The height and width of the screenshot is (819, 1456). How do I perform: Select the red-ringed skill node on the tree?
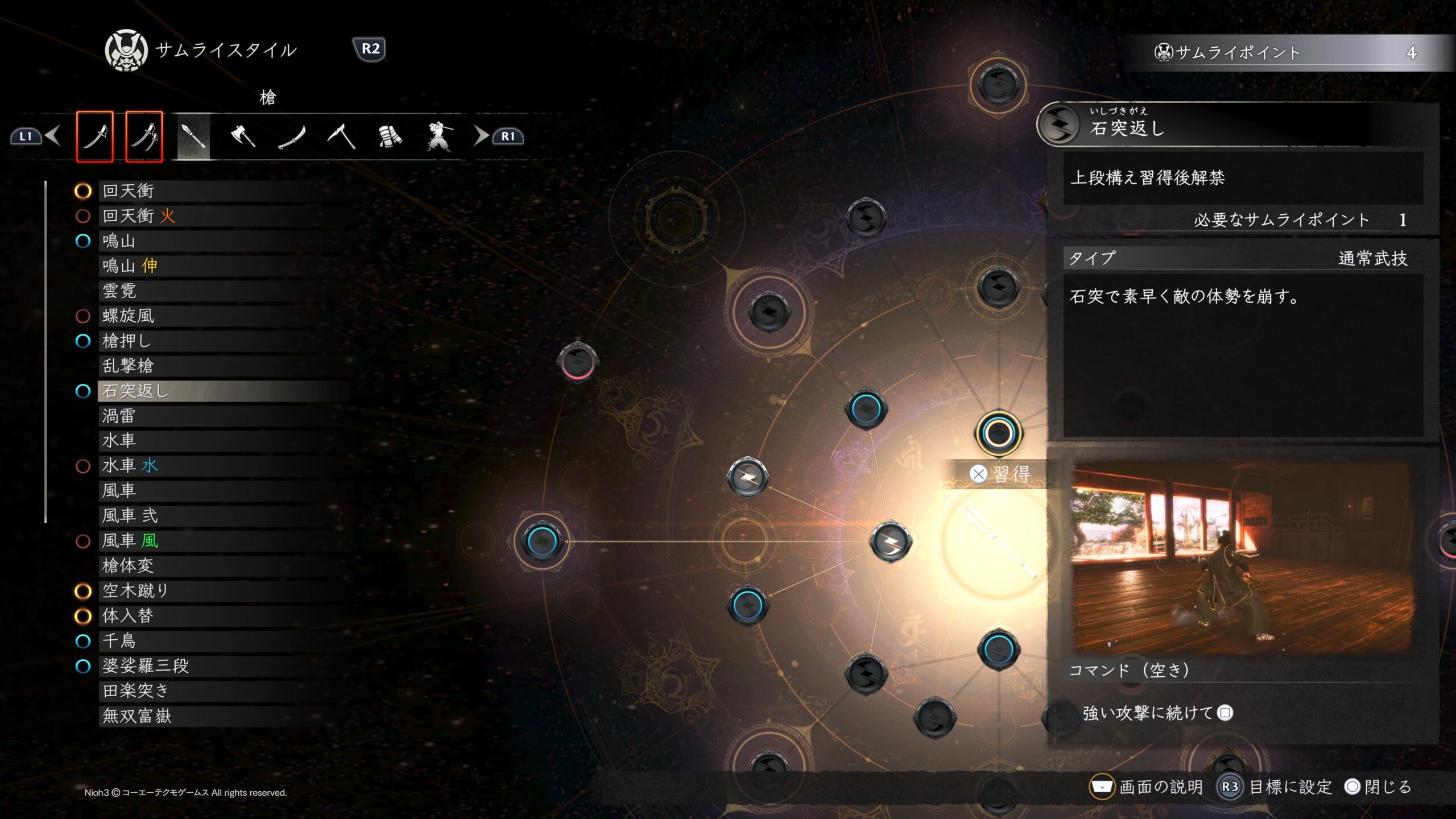pyautogui.click(x=577, y=362)
